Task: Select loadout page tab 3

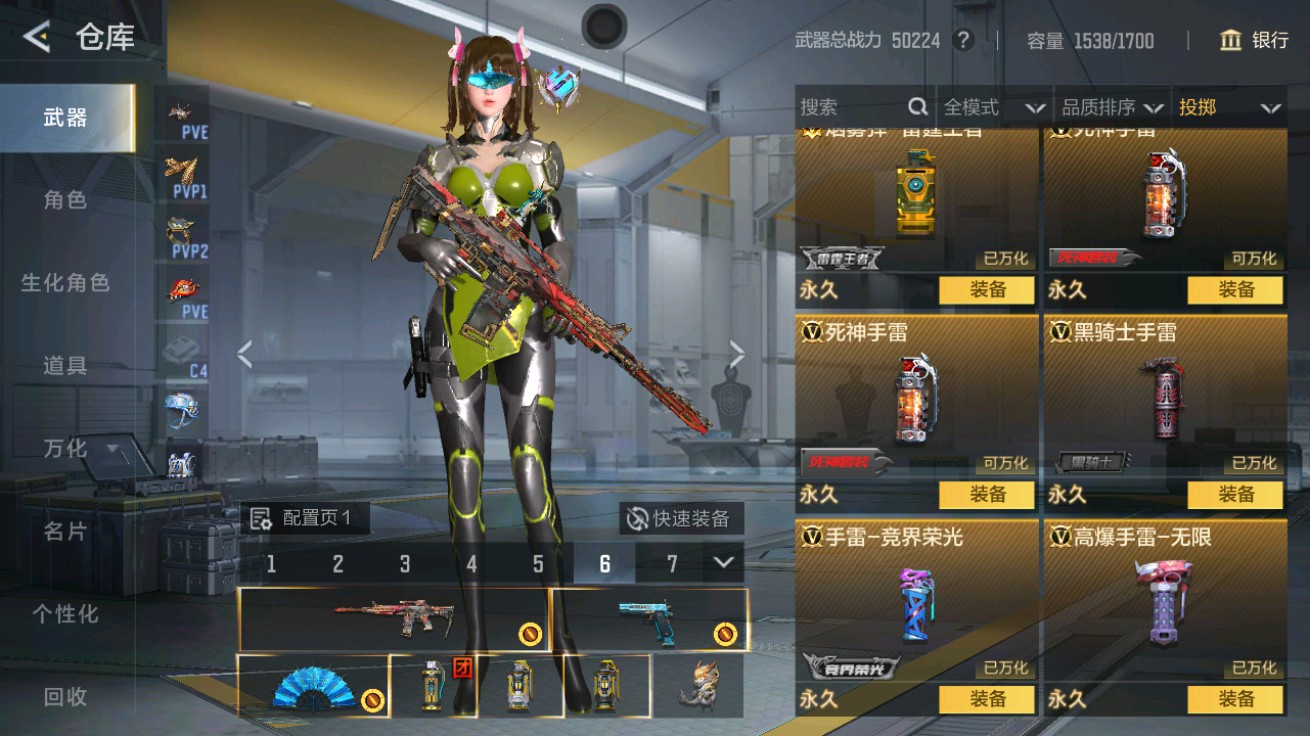Action: click(405, 563)
